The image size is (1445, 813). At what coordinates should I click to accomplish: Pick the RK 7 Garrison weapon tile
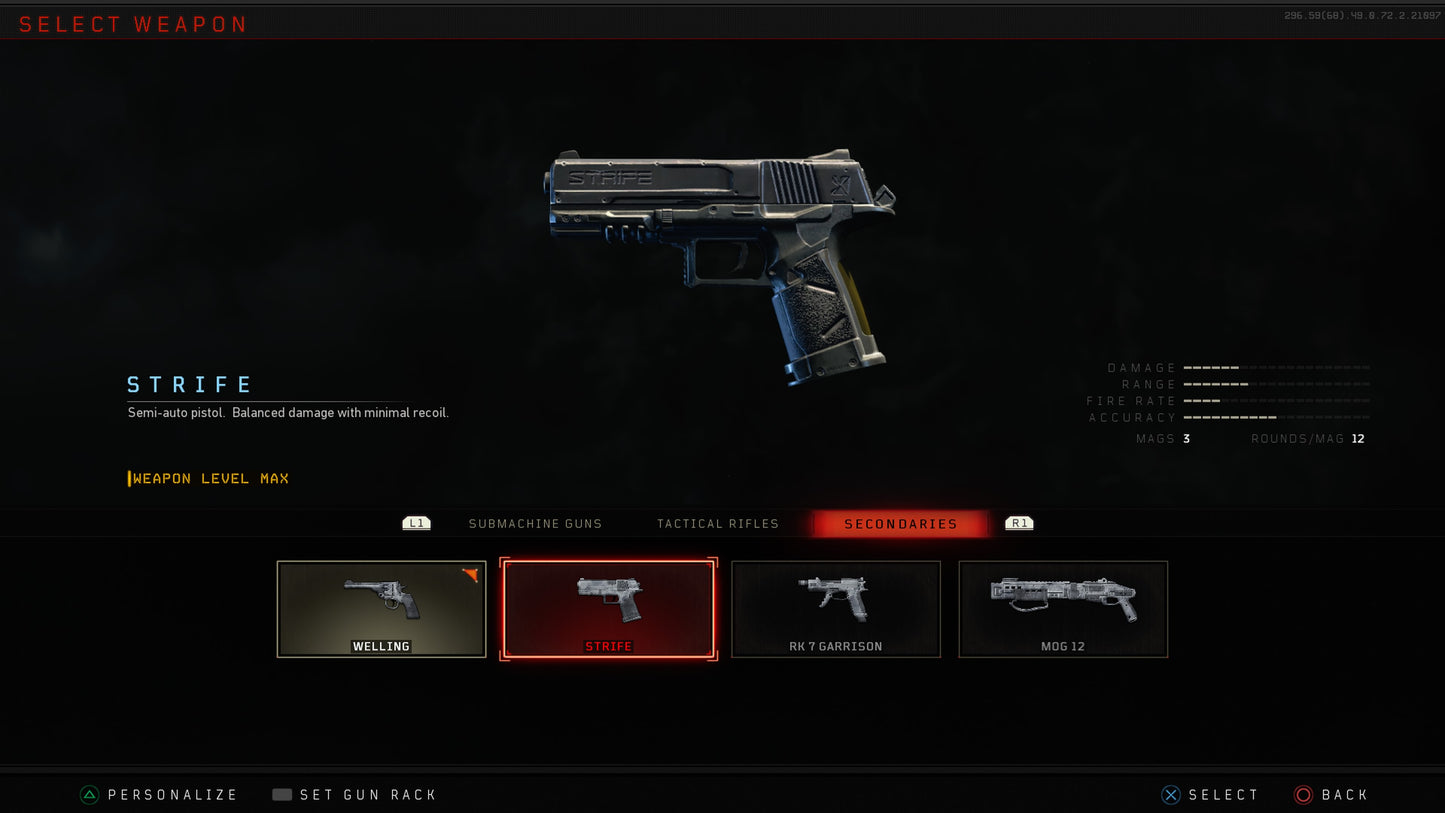tap(836, 609)
